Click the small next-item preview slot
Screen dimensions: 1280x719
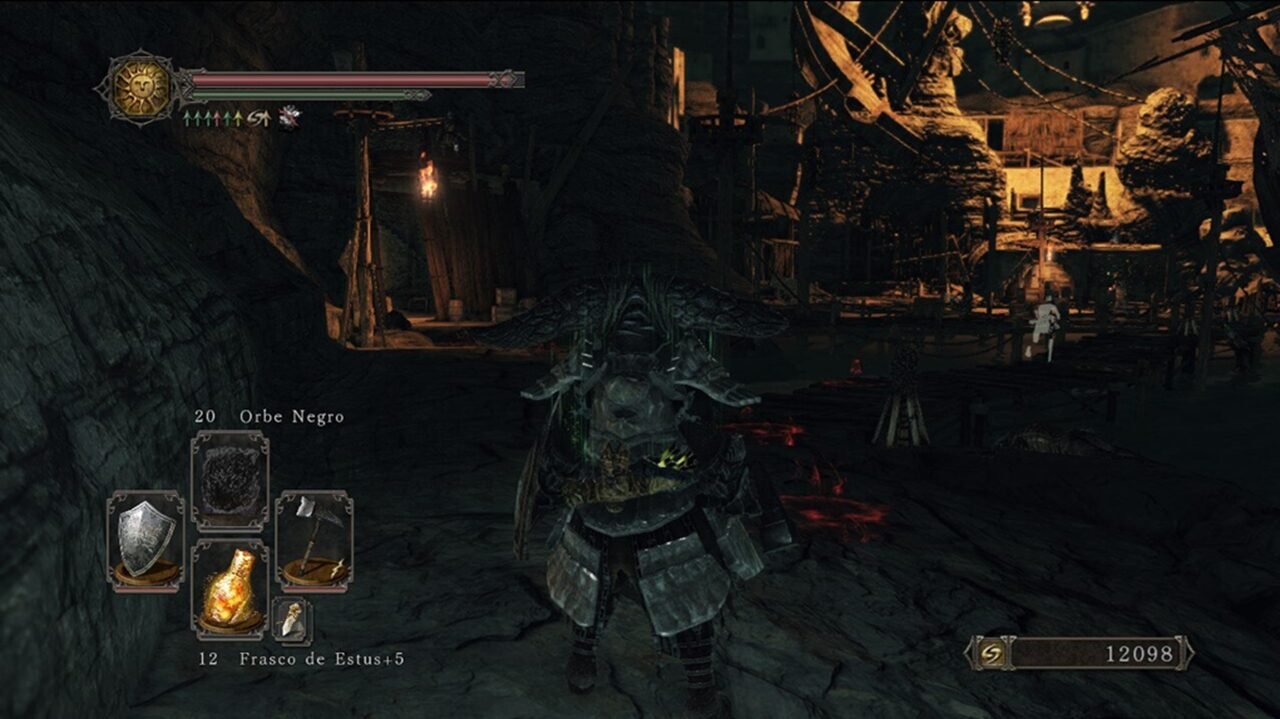[292, 621]
